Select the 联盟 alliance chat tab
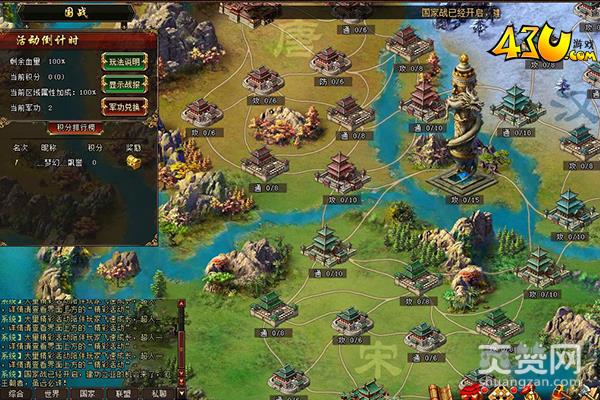 click(x=118, y=394)
